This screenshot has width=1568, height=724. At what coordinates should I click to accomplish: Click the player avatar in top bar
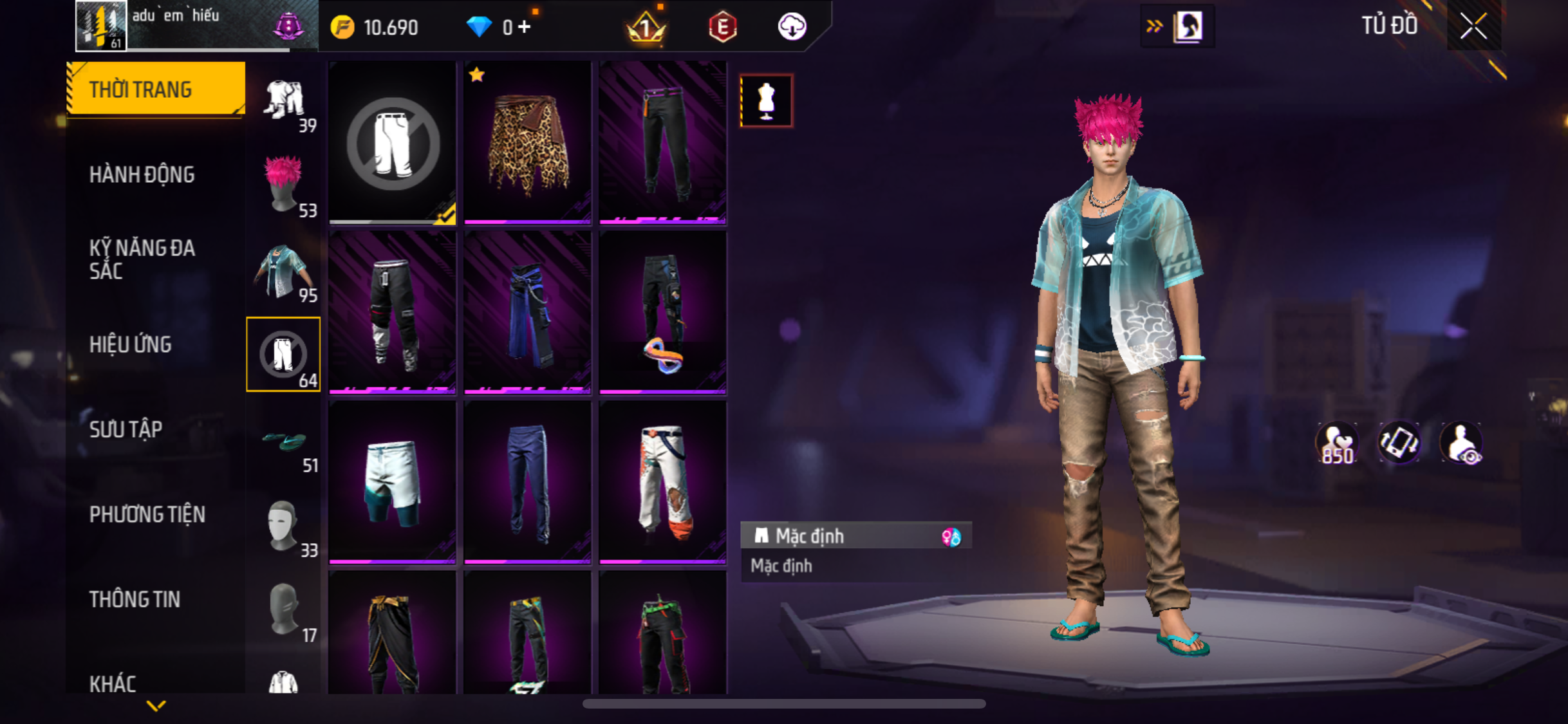point(101,26)
